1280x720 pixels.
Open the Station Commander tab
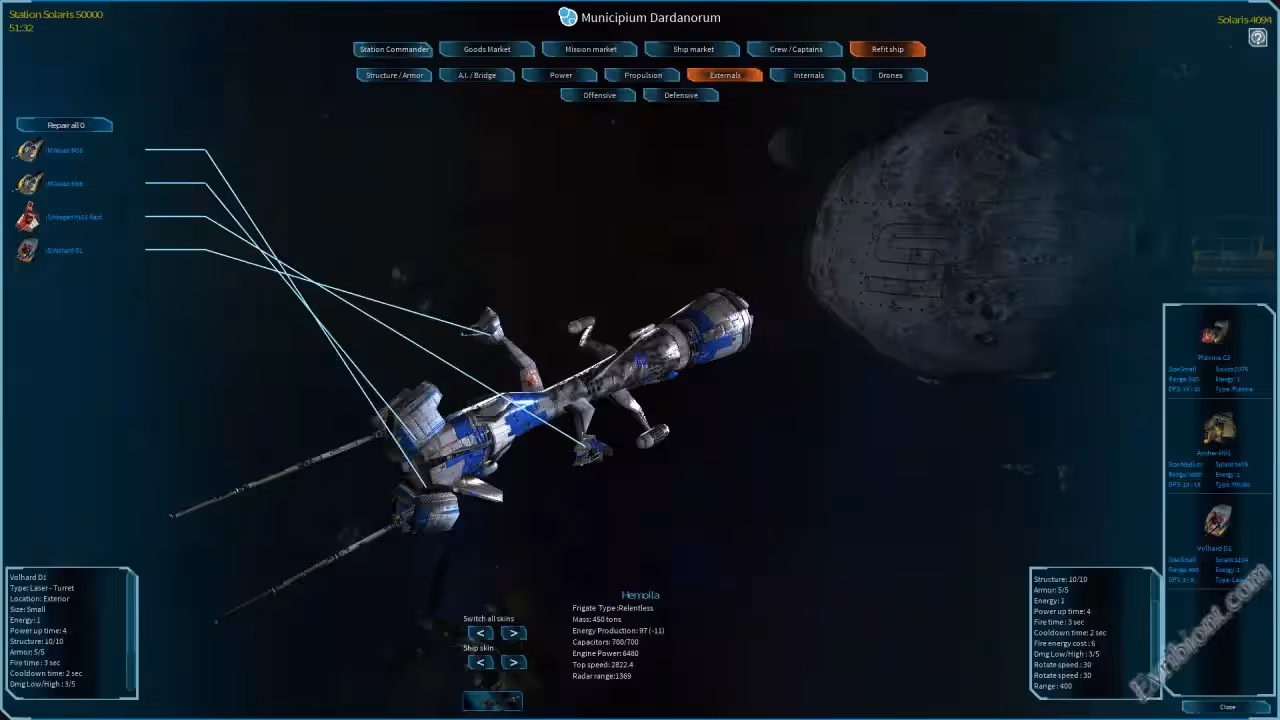coord(393,49)
